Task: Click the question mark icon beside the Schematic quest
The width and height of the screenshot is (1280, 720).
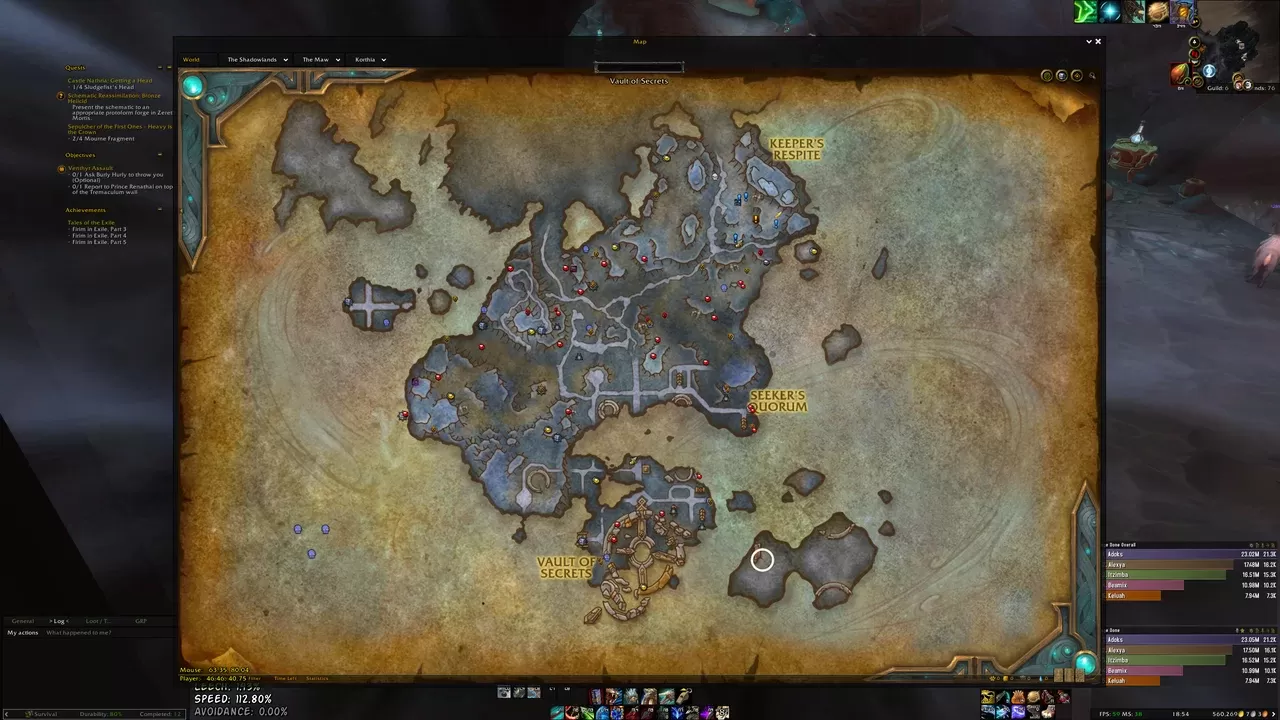Action: click(x=61, y=97)
